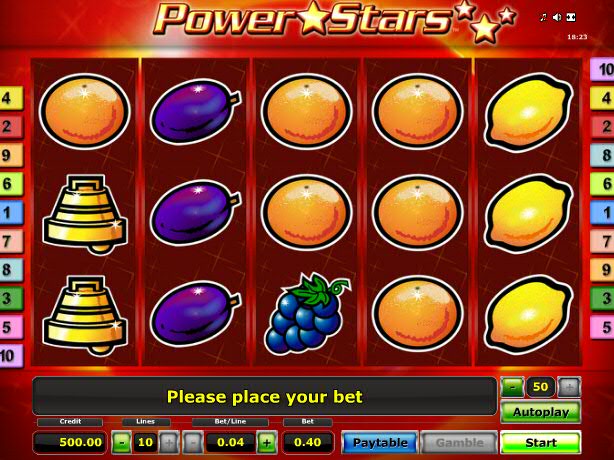Toggle the music note icon
The width and height of the screenshot is (614, 460).
(x=543, y=17)
